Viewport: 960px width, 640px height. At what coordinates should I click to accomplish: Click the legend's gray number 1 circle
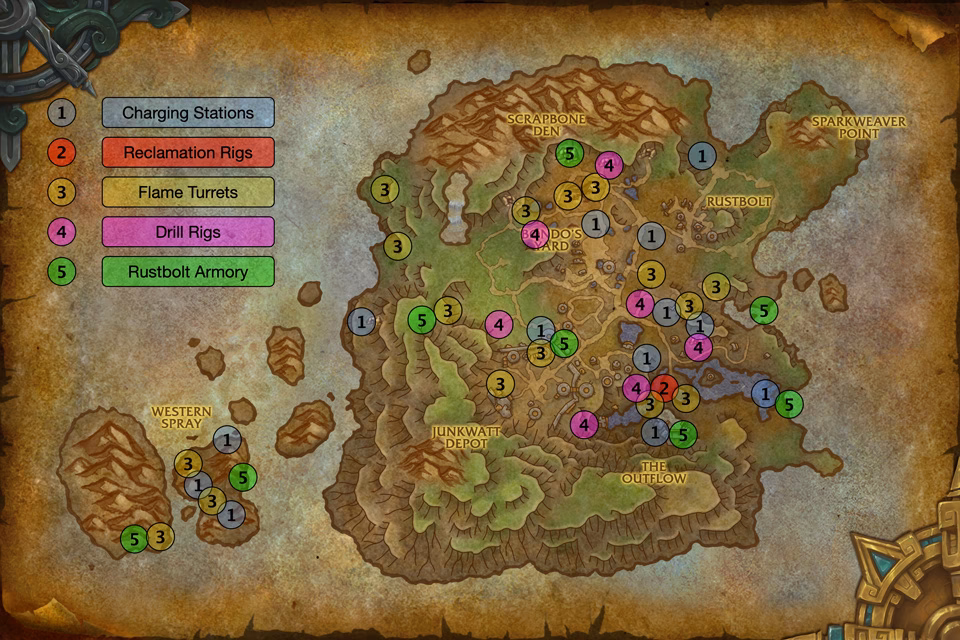(x=62, y=112)
